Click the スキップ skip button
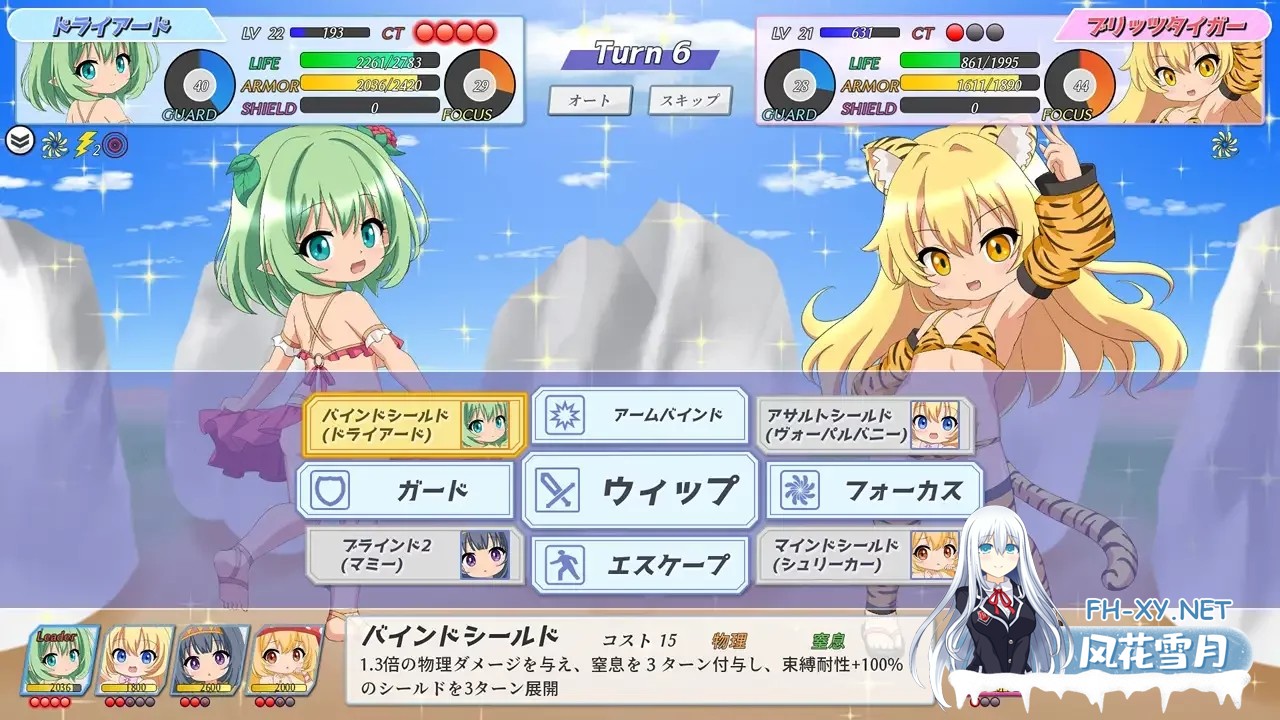 click(x=690, y=100)
